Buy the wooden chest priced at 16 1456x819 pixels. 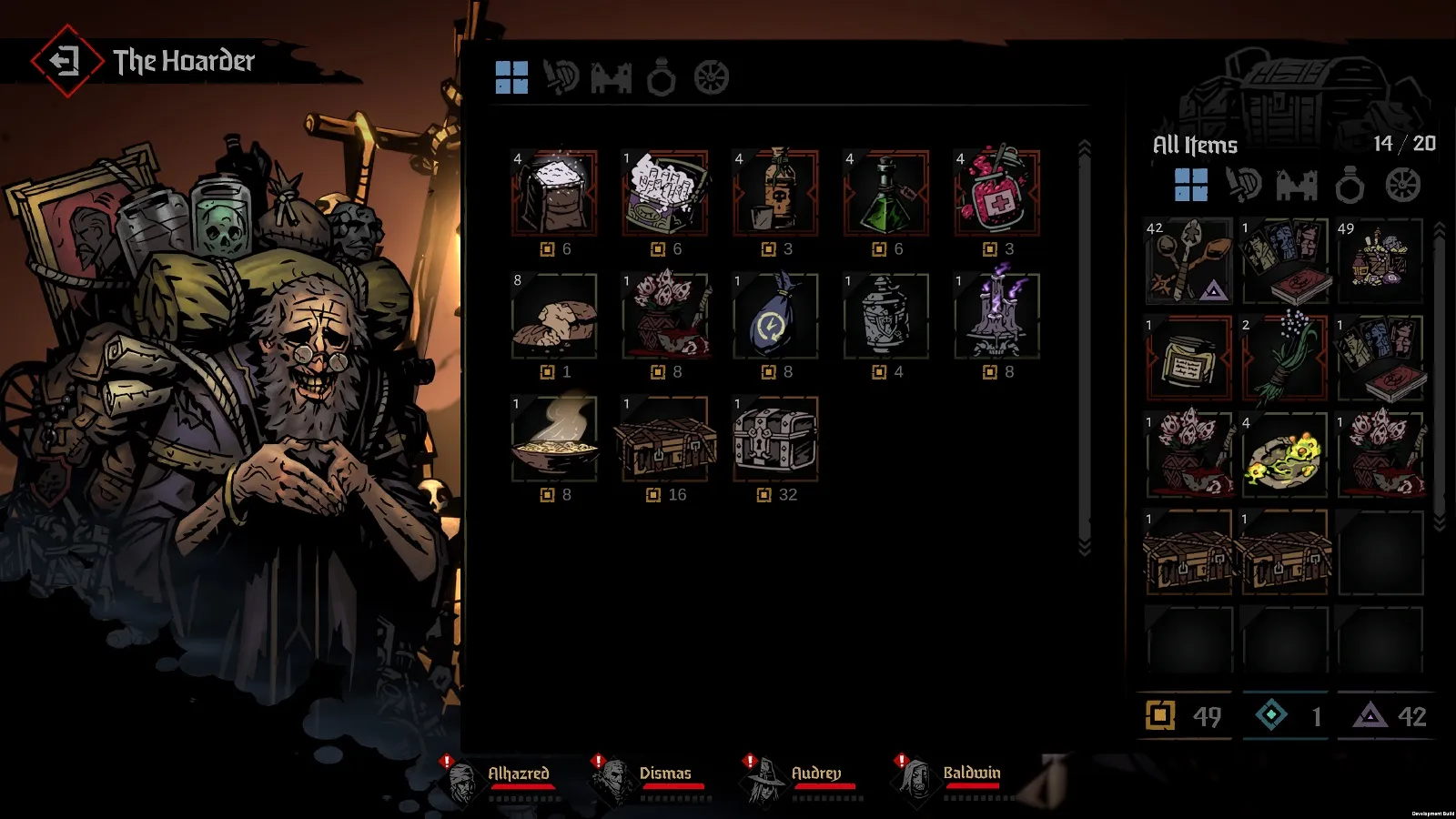coord(665,440)
